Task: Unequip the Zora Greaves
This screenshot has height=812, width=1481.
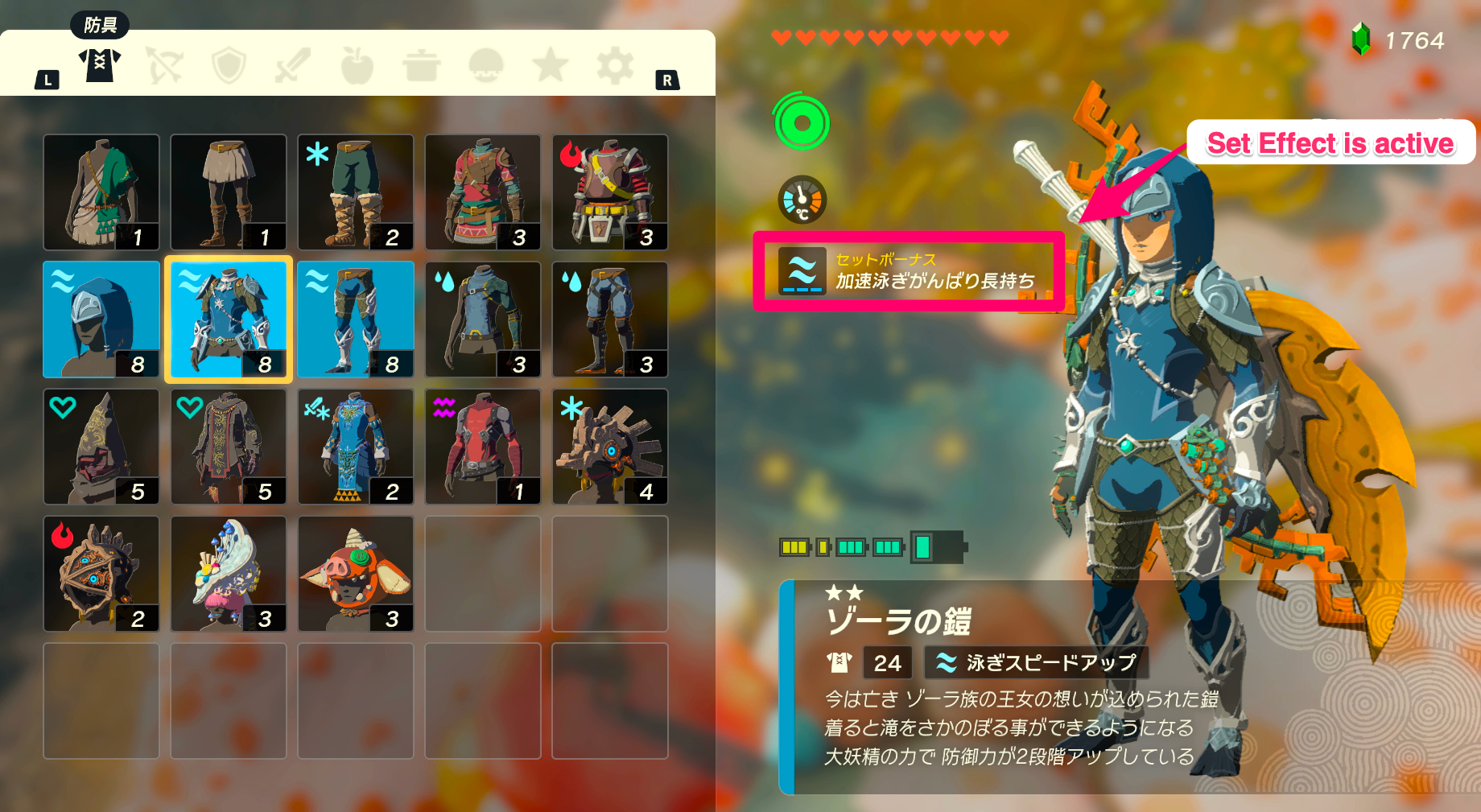Action: point(355,319)
